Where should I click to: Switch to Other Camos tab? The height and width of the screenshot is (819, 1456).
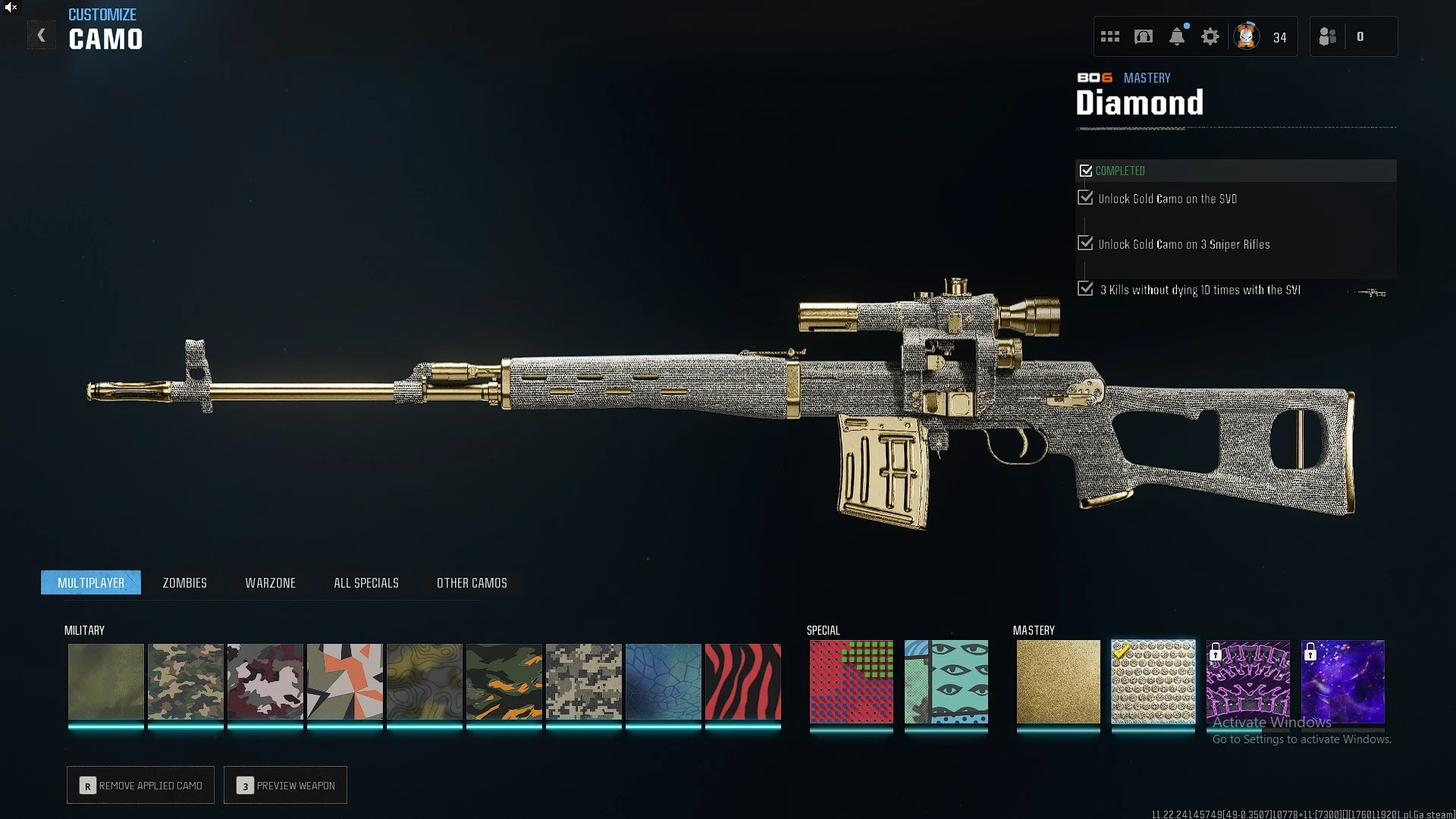pos(472,582)
